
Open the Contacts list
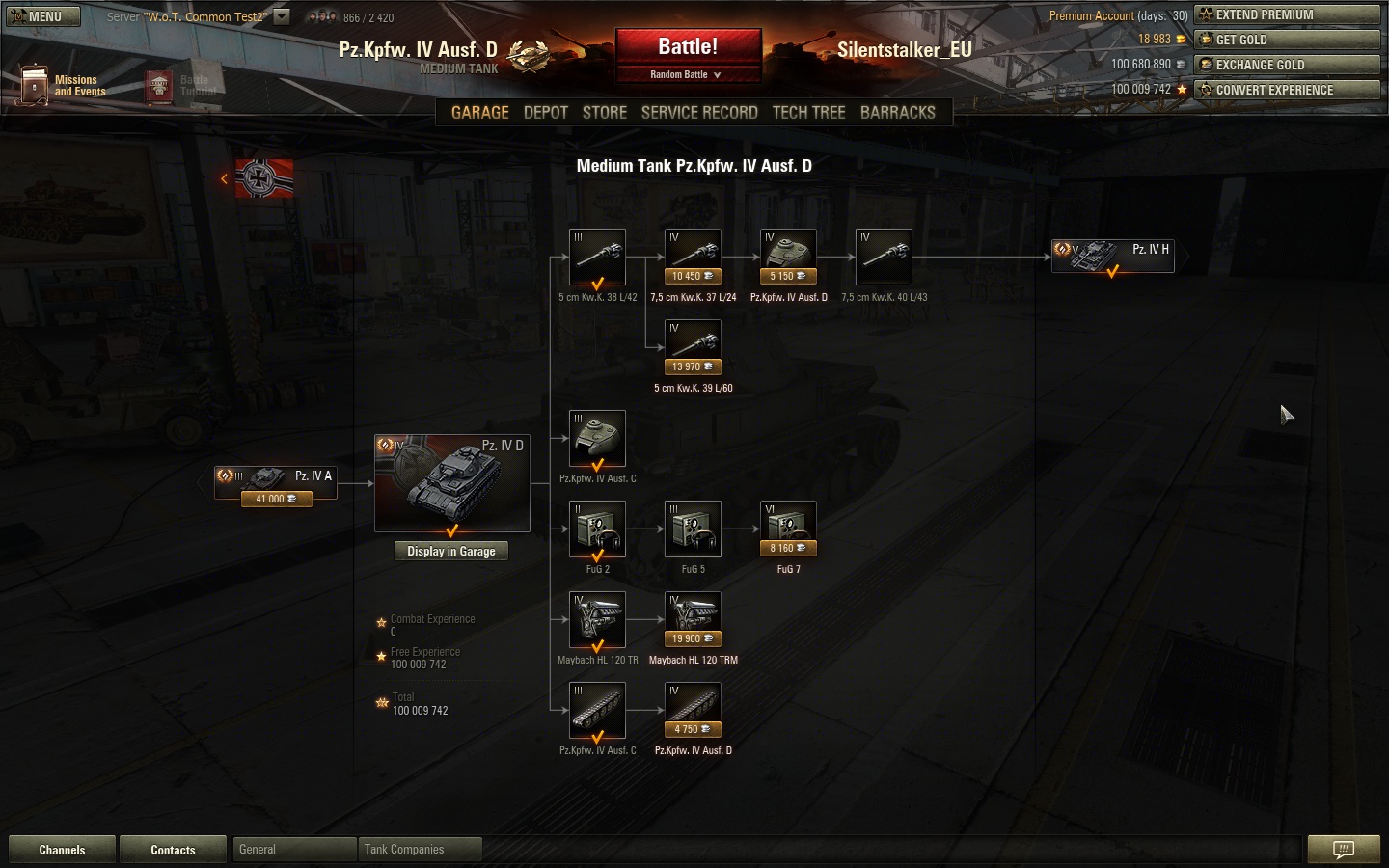tap(173, 850)
